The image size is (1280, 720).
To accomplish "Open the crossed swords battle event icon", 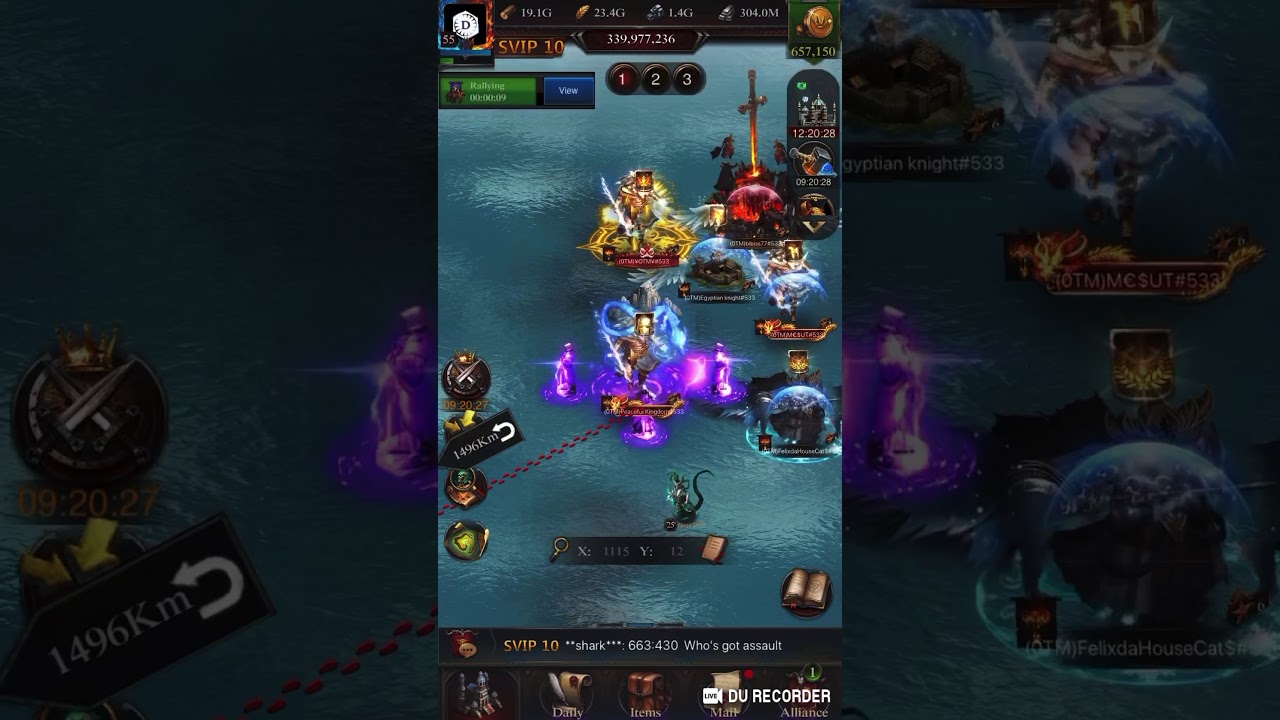I will coord(466,377).
